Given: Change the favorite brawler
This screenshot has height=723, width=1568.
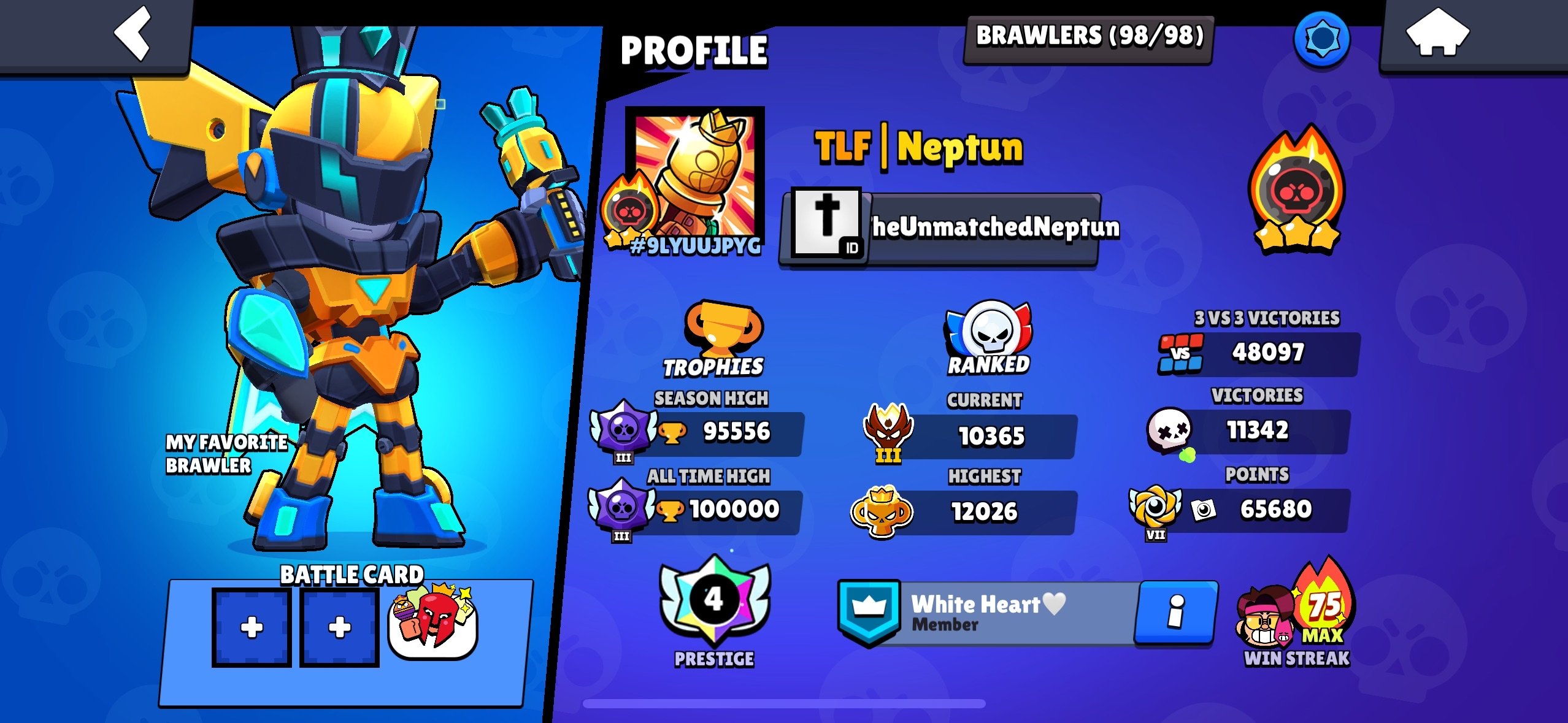Looking at the screenshot, I should 344,307.
